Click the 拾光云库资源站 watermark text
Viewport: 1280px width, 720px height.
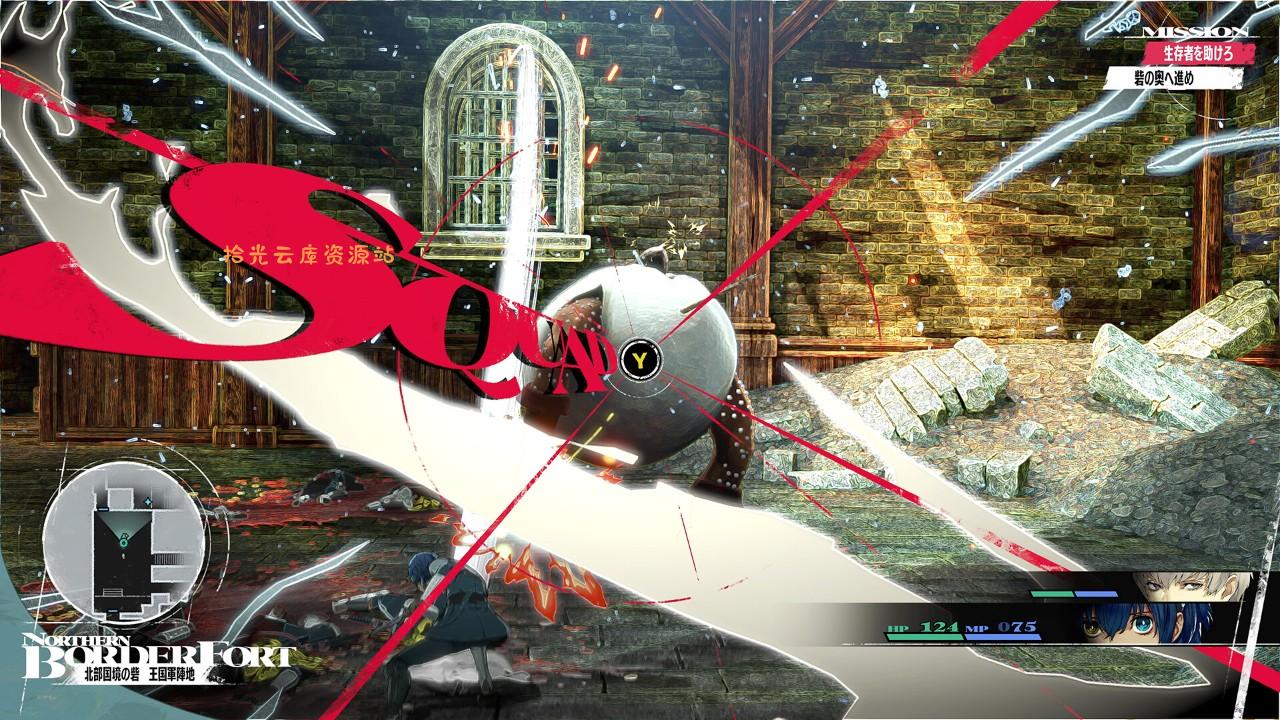pos(313,254)
